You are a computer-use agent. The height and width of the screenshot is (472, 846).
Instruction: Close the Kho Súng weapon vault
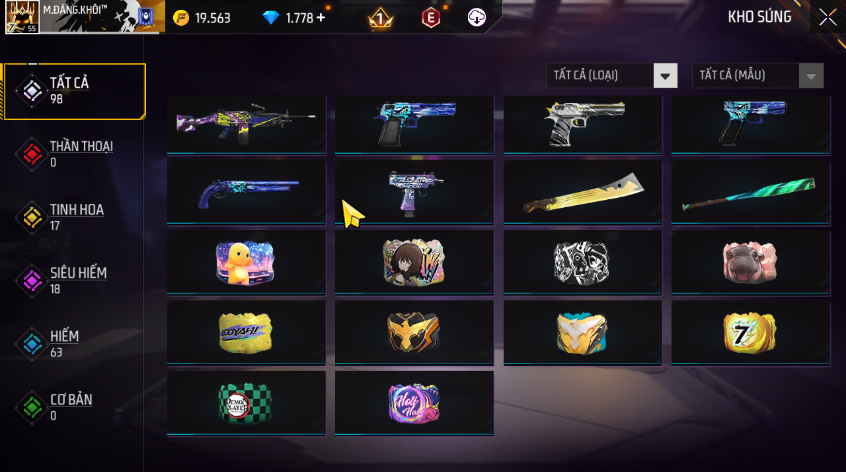coord(828,17)
